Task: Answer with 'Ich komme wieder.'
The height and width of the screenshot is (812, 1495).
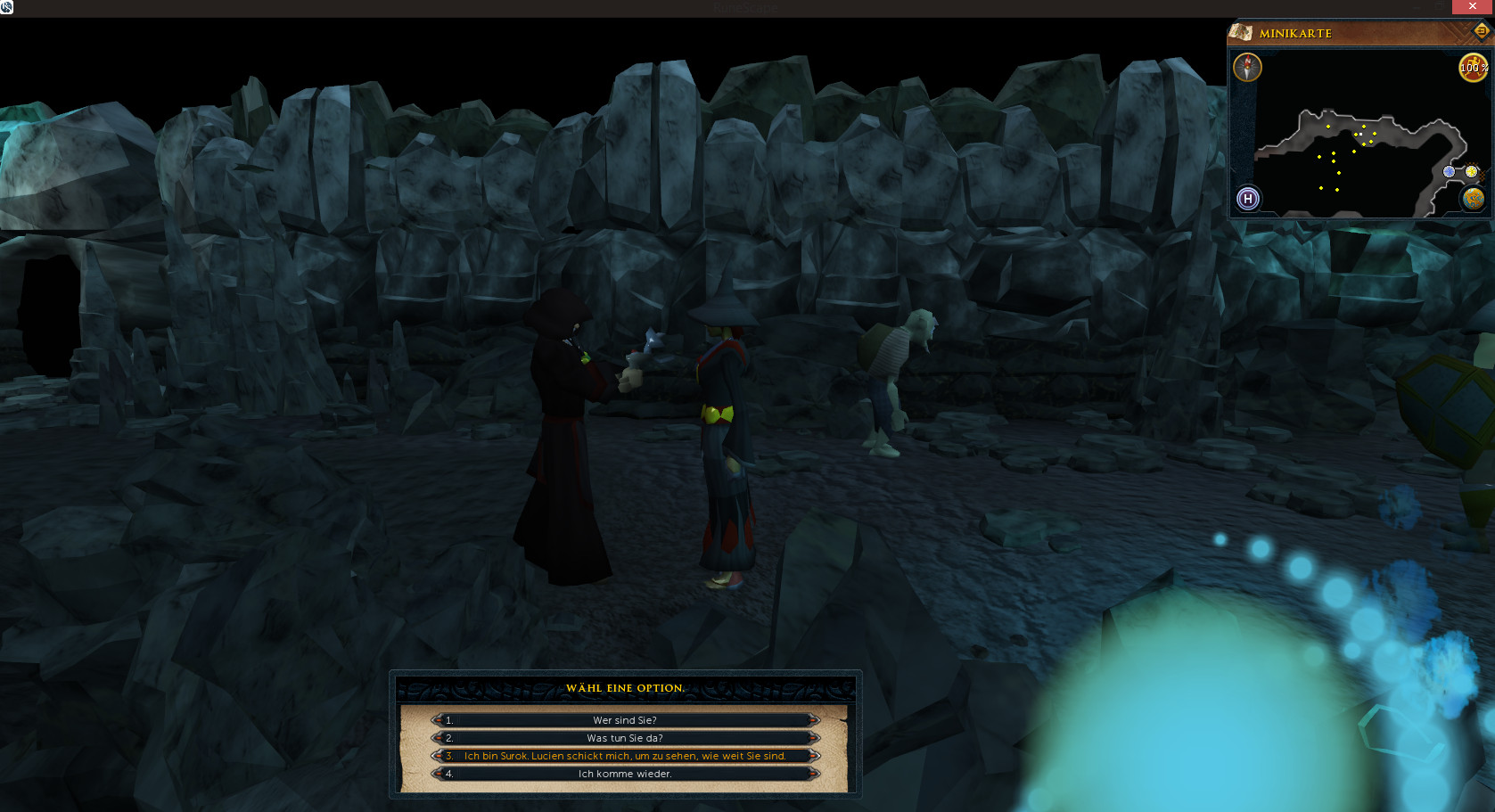Action: (624, 774)
